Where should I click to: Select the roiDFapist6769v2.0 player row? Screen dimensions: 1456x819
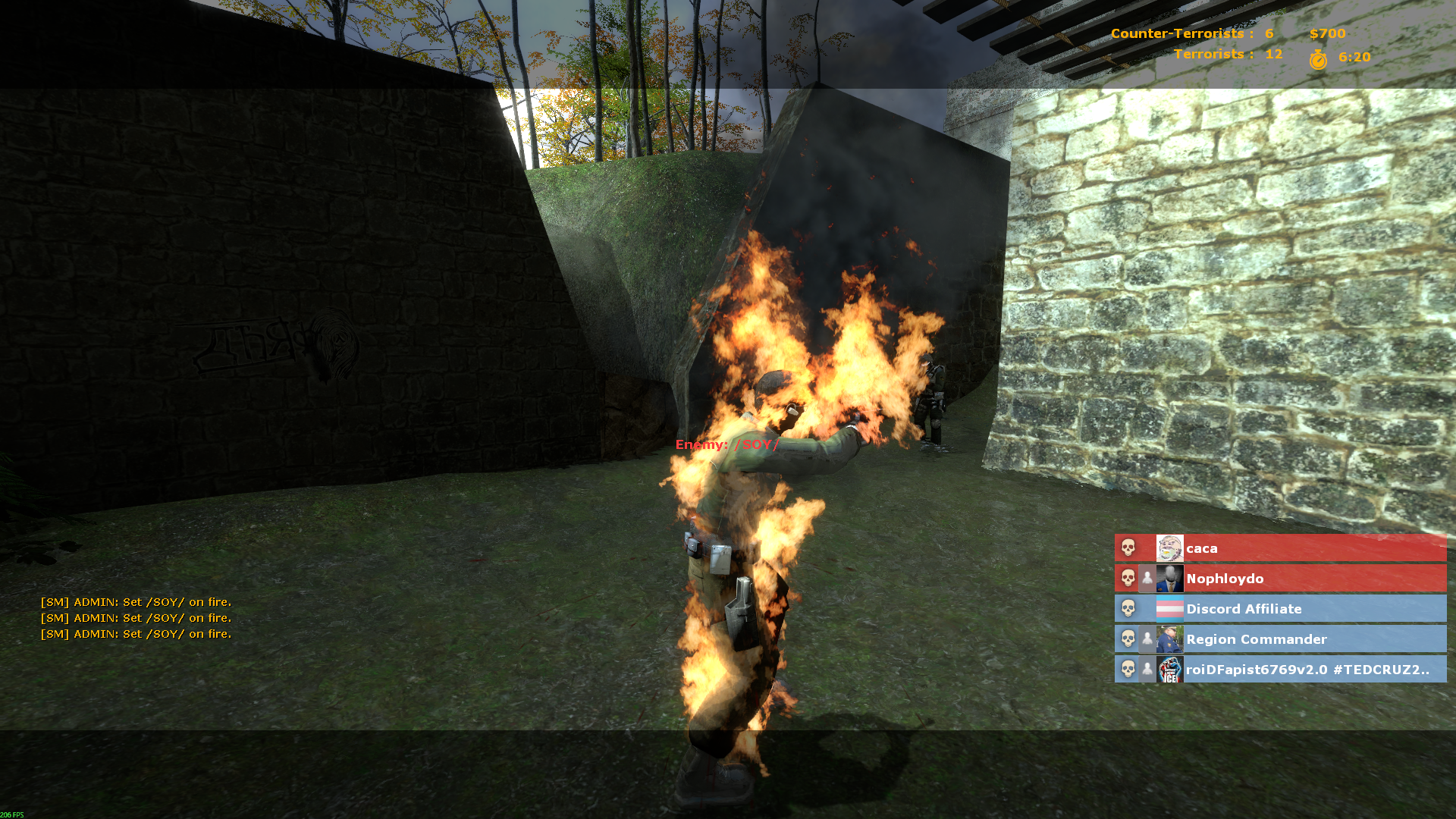coord(1280,670)
